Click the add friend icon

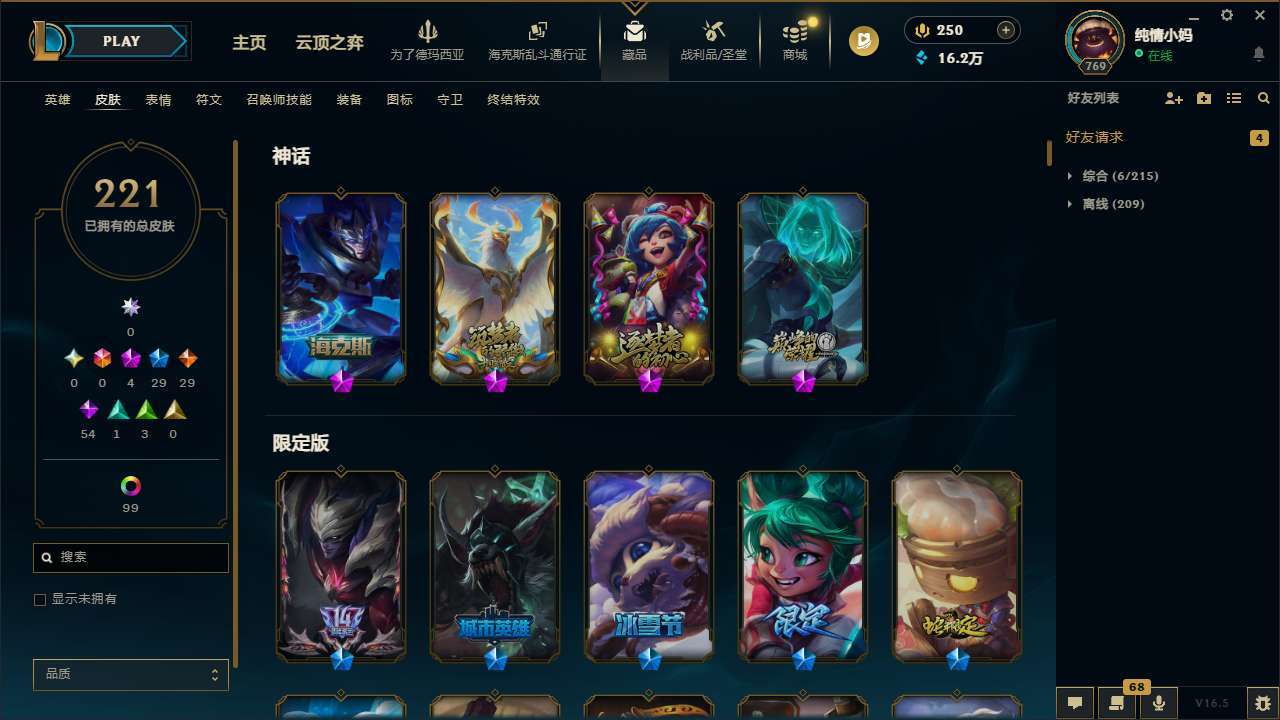pos(1172,99)
